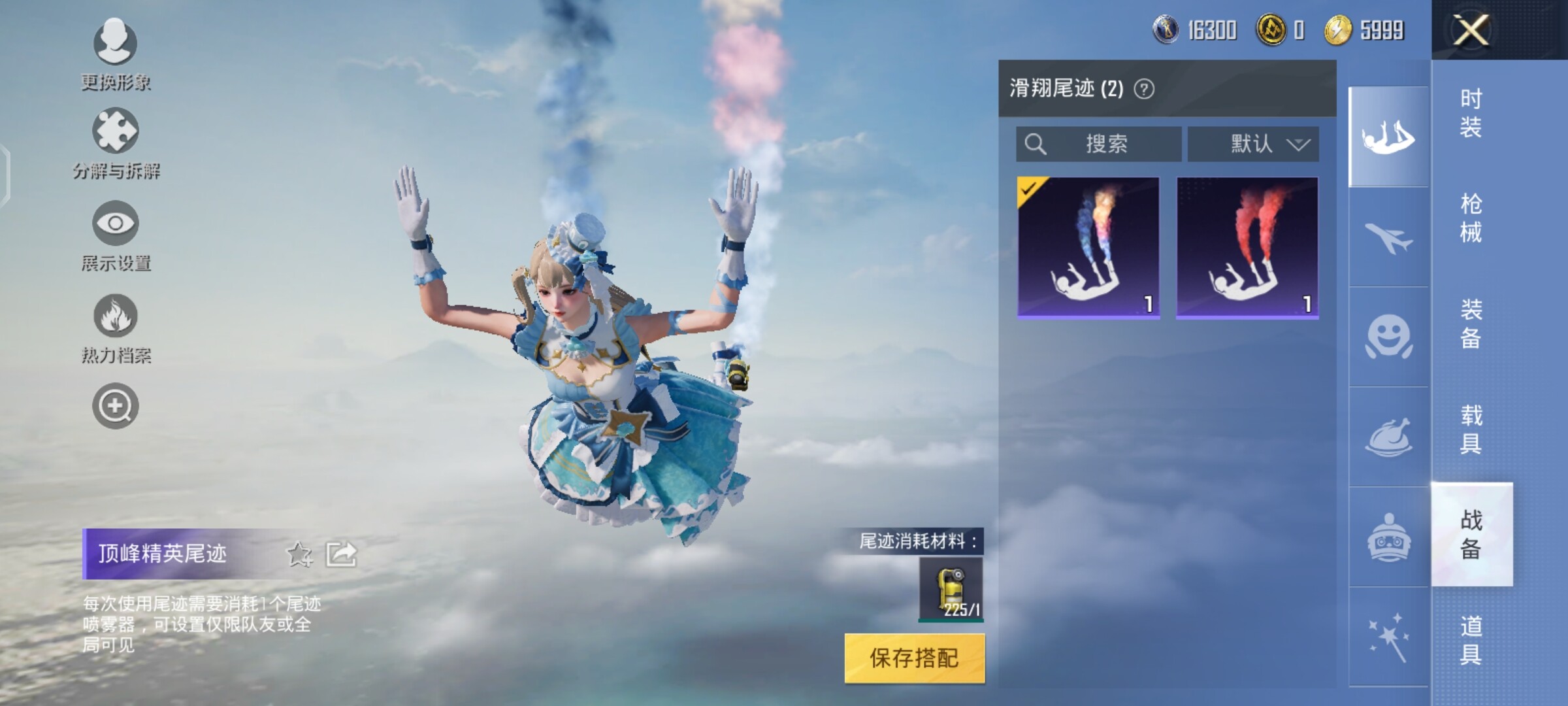Open the roast chicken subcategory
This screenshot has width=1568, height=706.
1388,437
